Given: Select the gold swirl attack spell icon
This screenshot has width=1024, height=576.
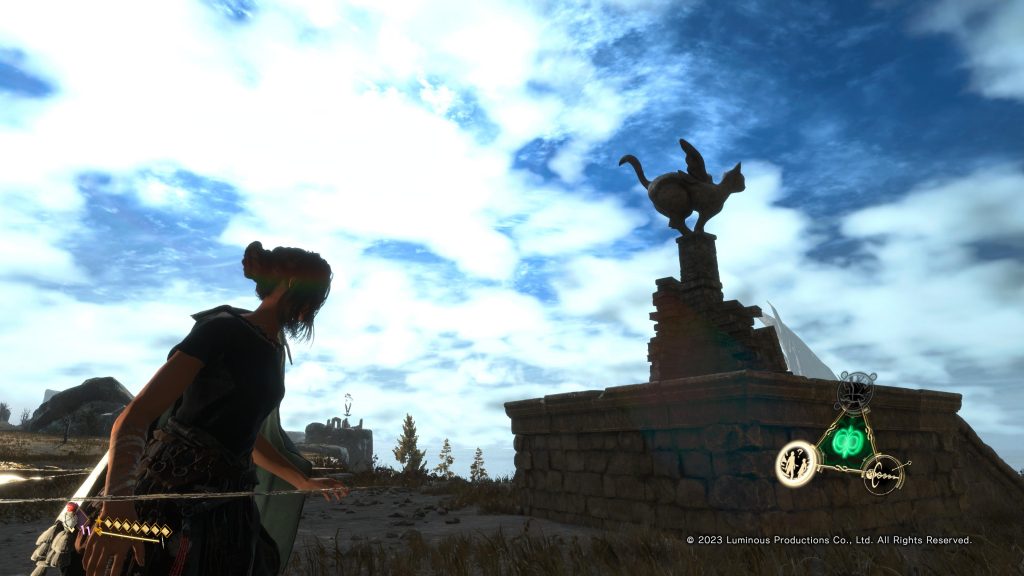Looking at the screenshot, I should pyautogui.click(x=883, y=472).
